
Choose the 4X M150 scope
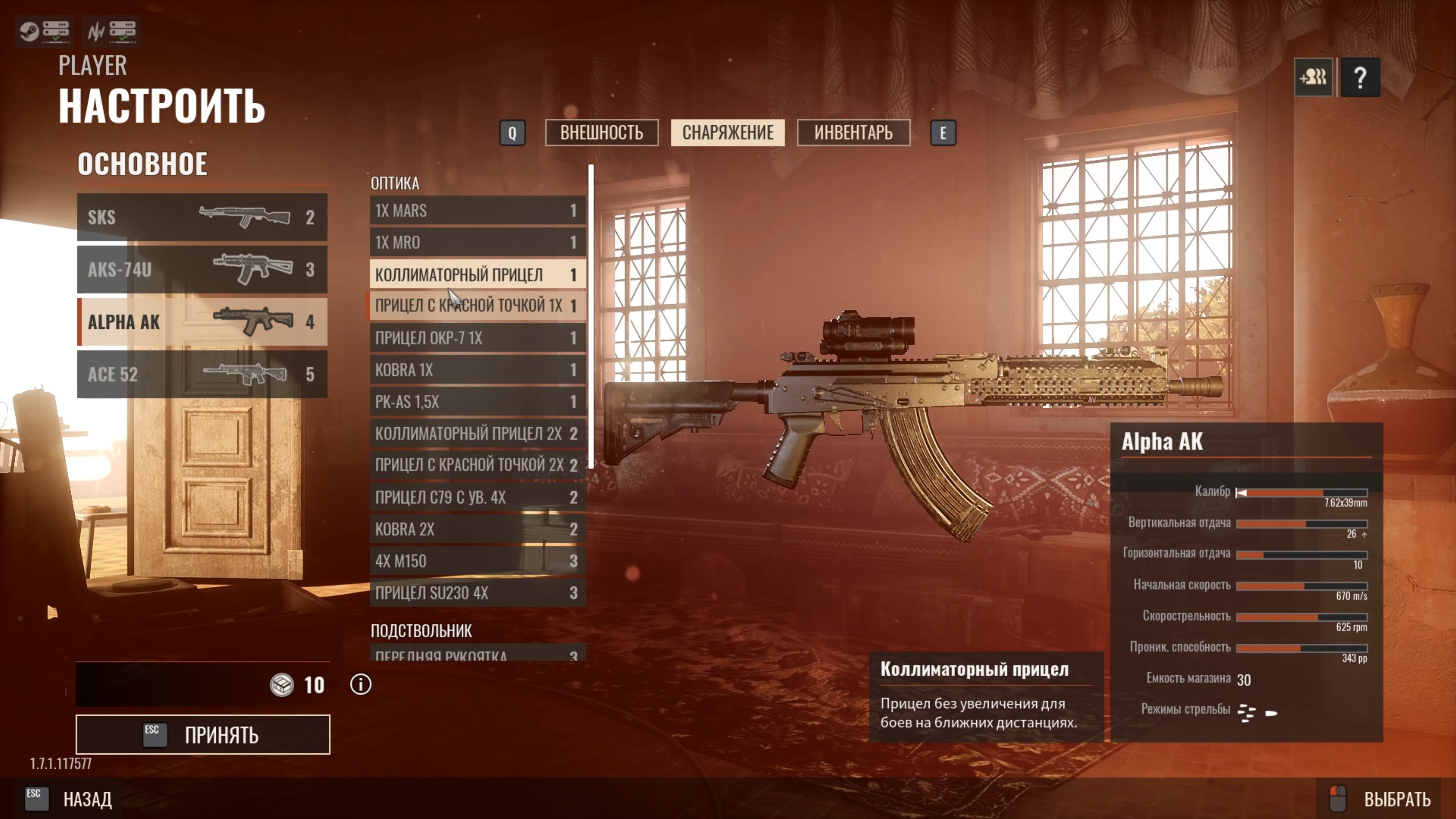[x=477, y=561]
